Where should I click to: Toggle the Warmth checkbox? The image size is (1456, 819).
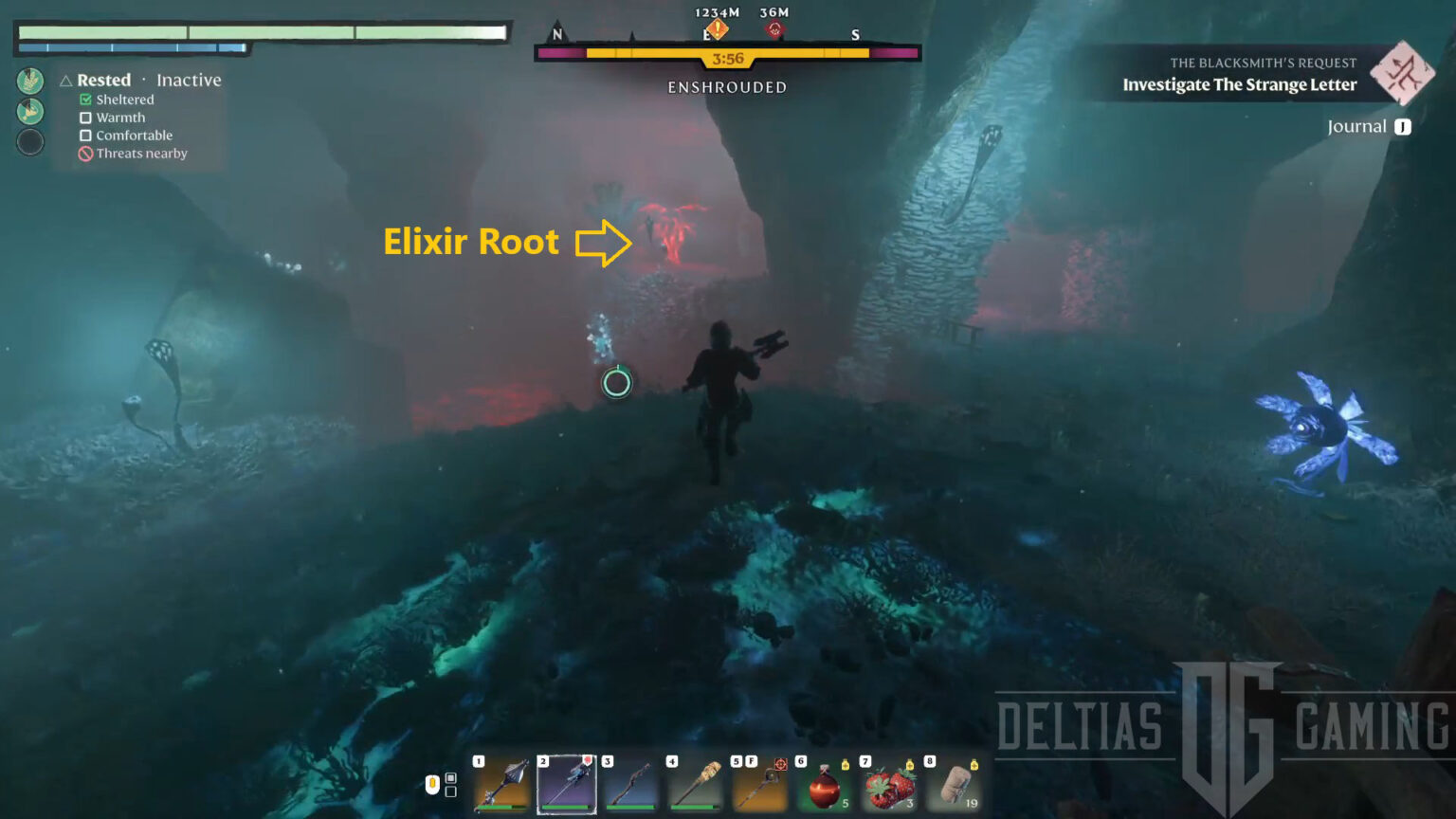85,118
